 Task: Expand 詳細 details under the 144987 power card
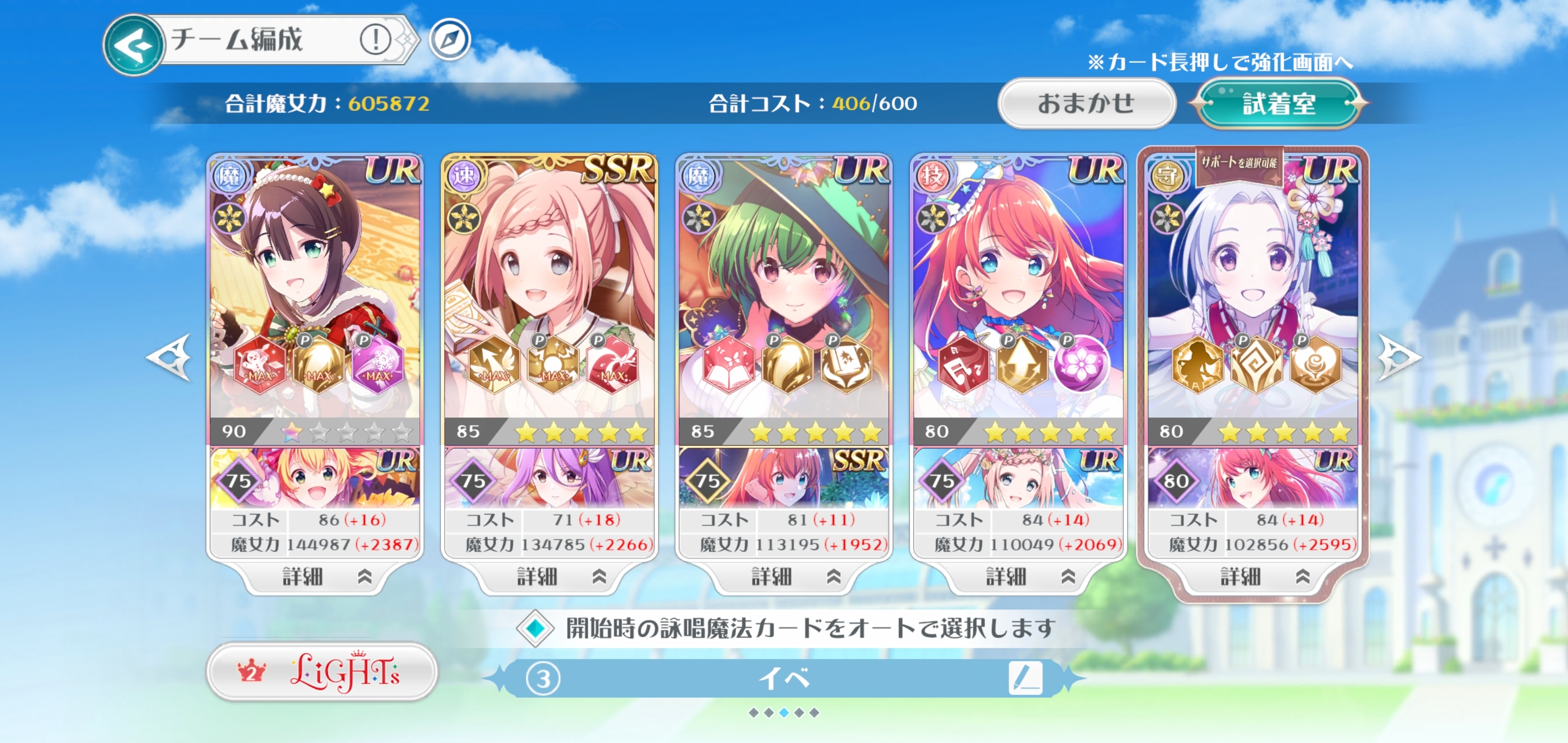(x=315, y=576)
